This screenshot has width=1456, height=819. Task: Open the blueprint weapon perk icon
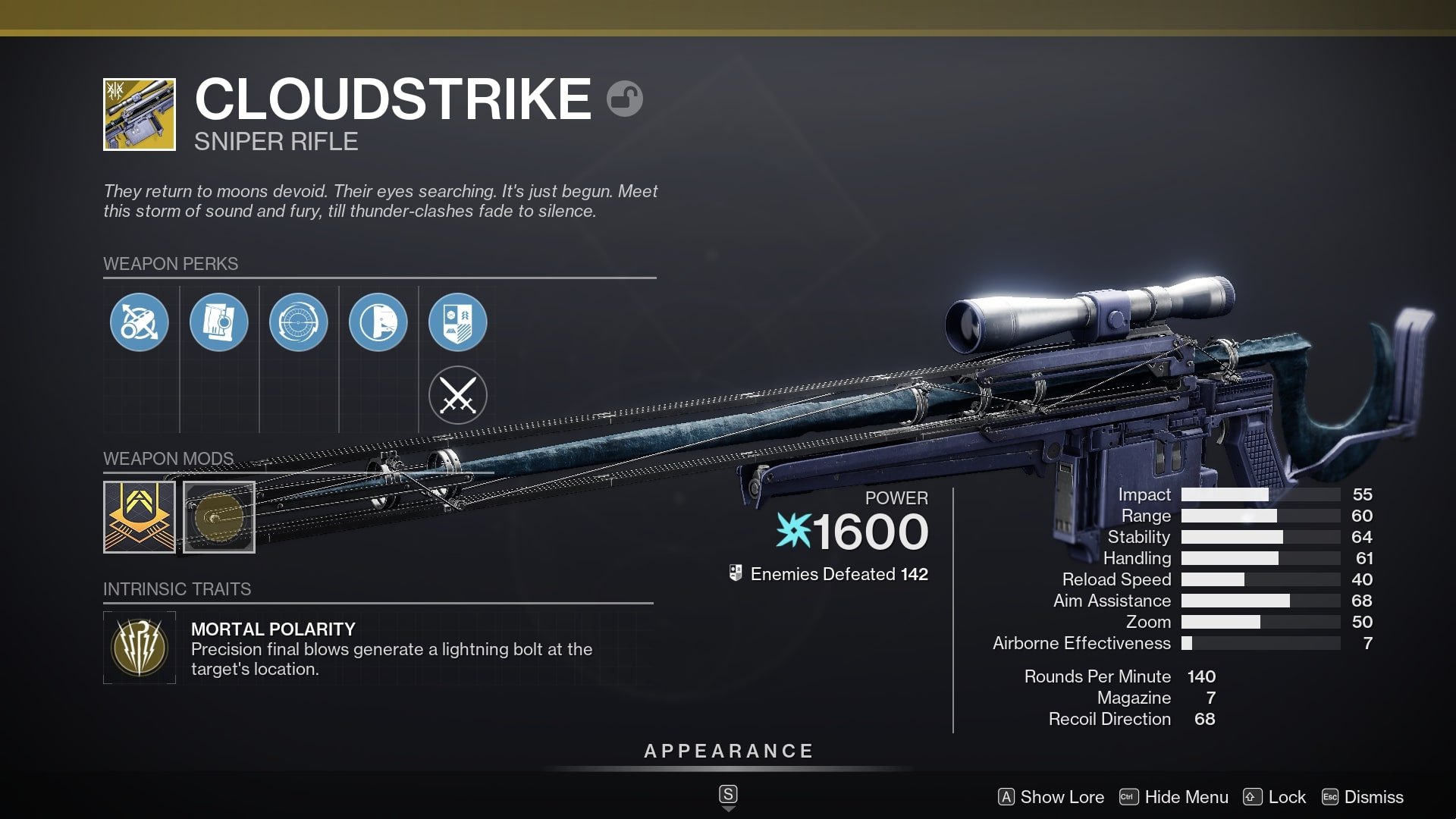coord(219,322)
